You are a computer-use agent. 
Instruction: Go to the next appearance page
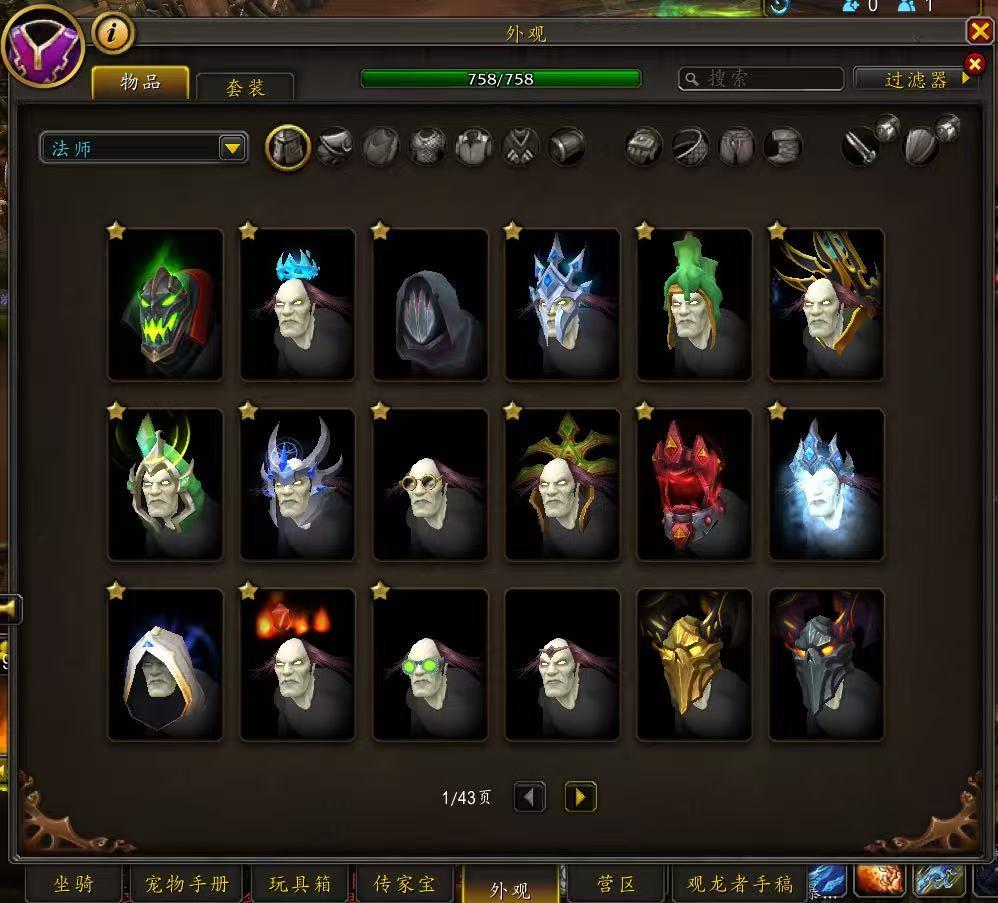click(580, 797)
